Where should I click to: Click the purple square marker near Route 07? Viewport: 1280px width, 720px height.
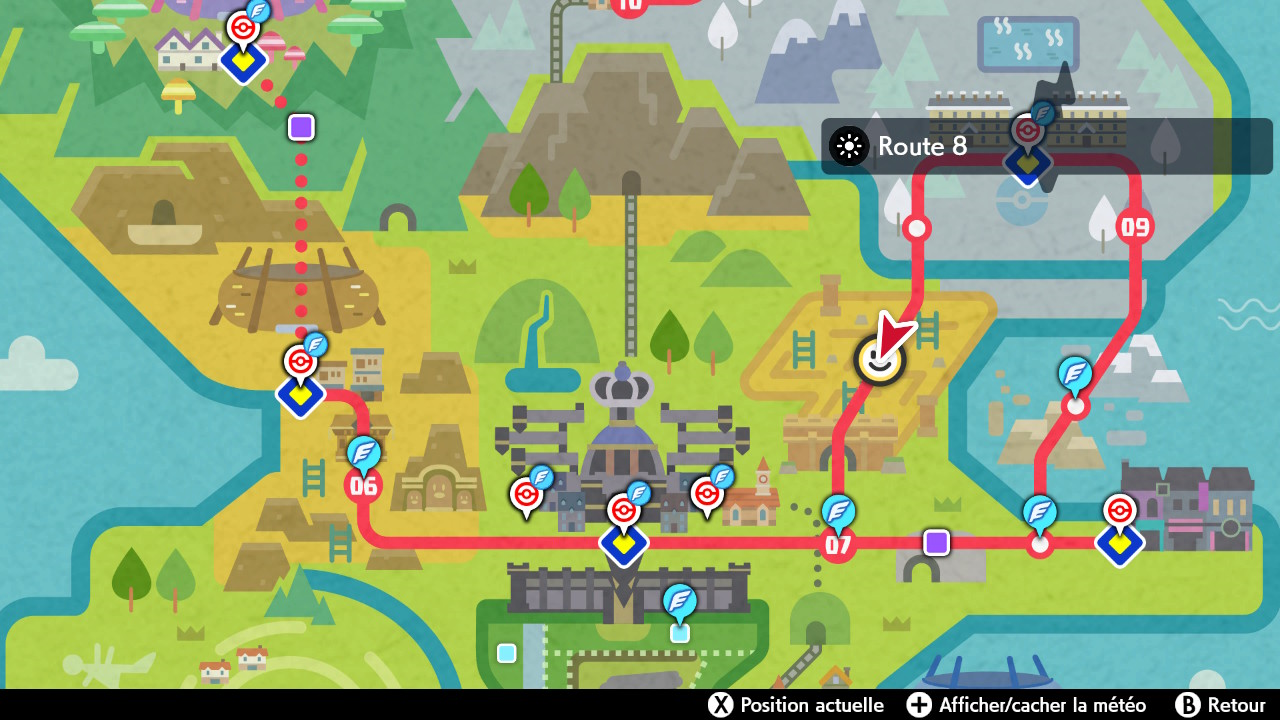(935, 543)
